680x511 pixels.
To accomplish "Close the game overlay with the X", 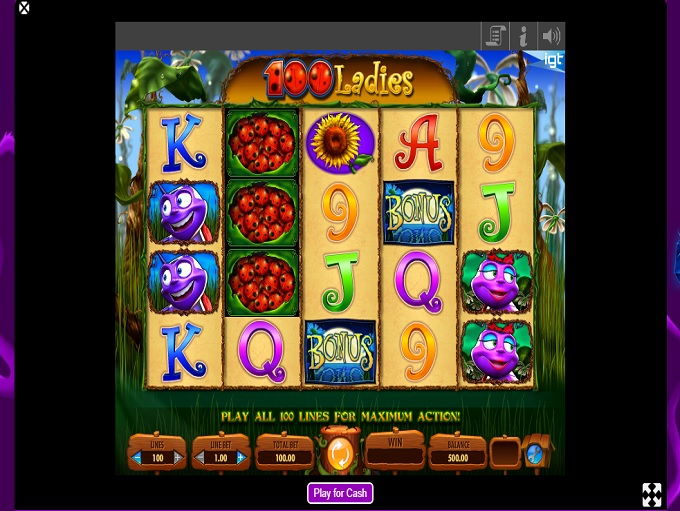I will pyautogui.click(x=24, y=8).
